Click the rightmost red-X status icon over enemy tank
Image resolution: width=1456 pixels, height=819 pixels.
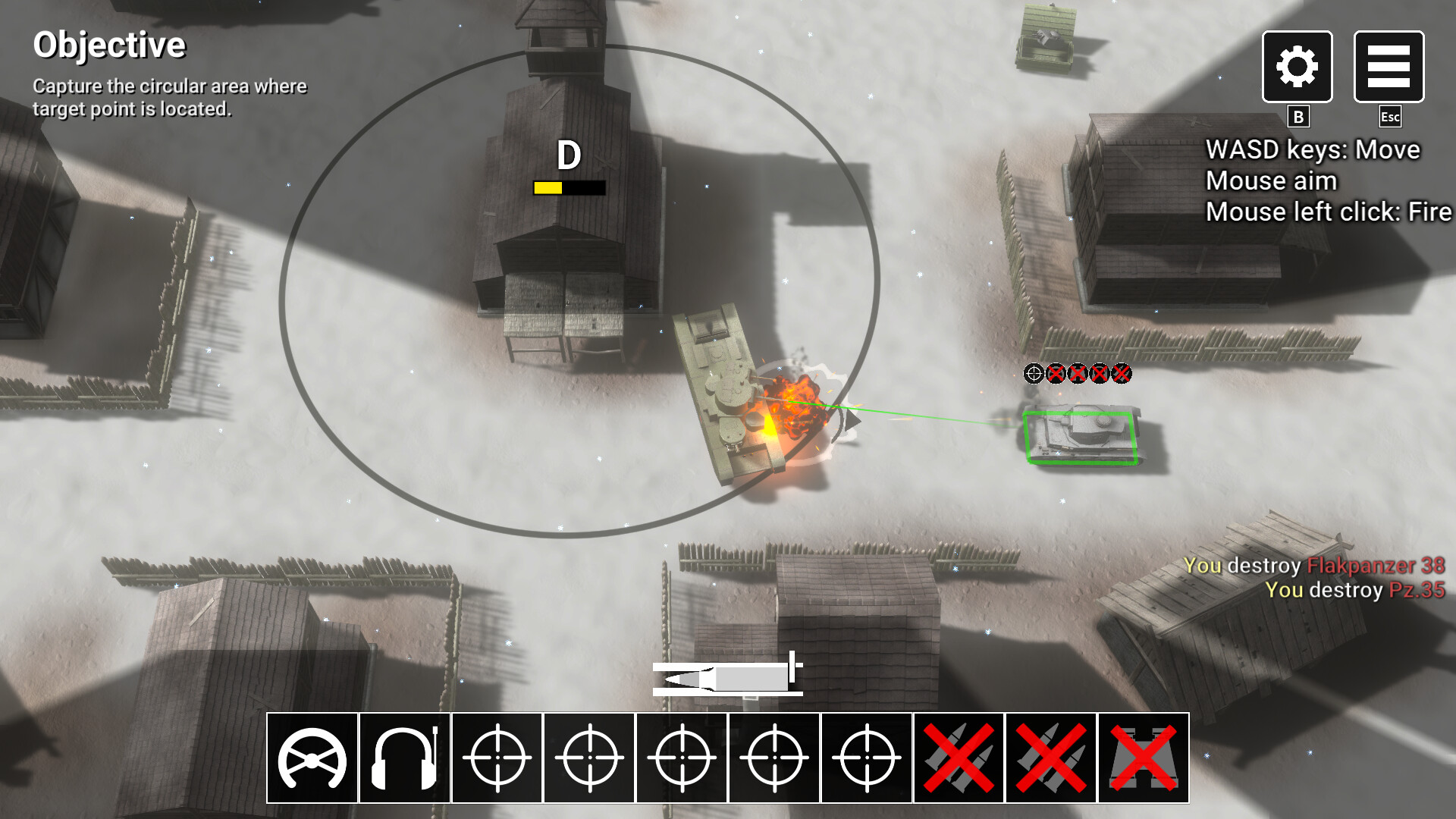point(1121,373)
